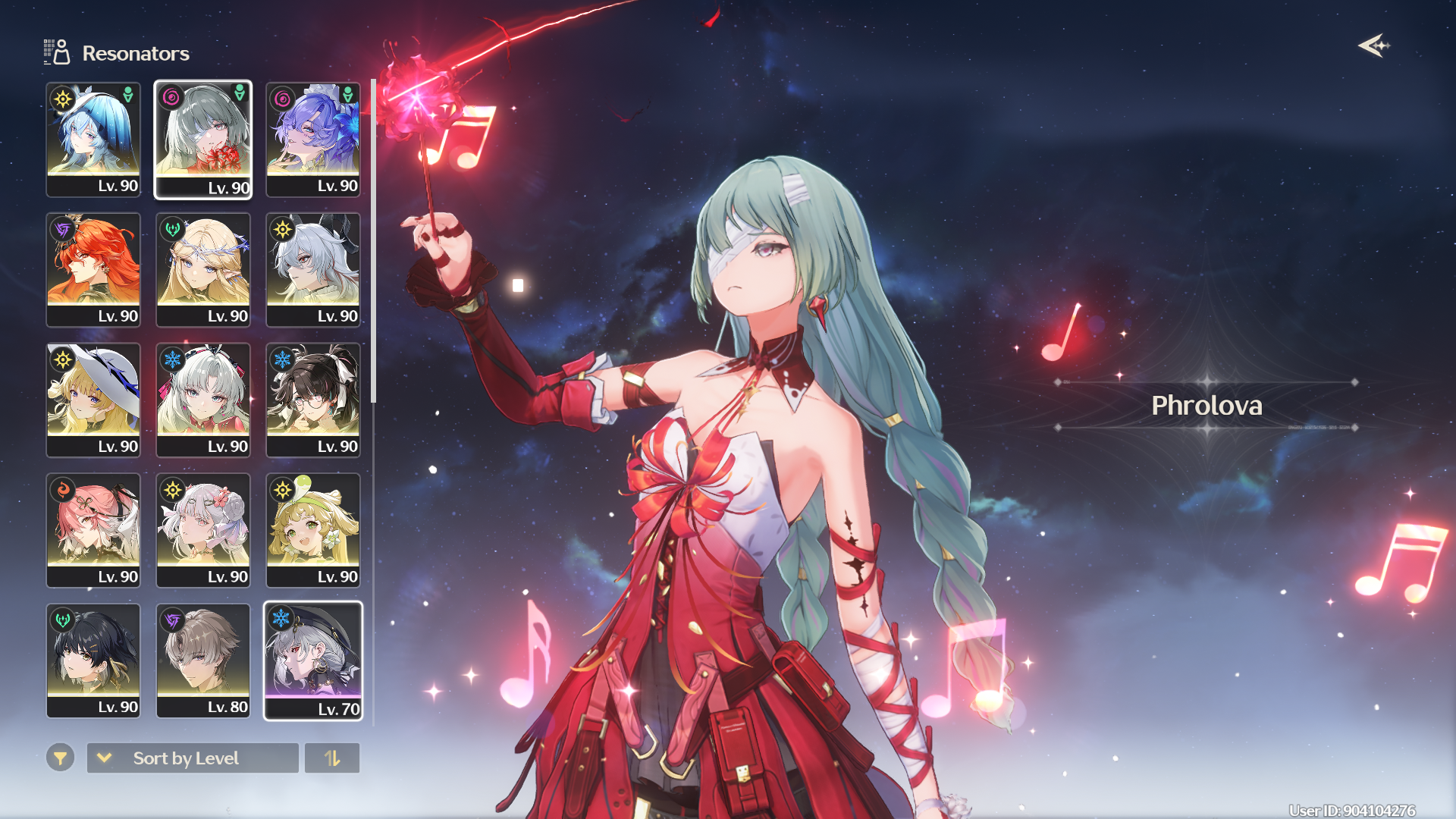Select the green-eyed blonde resonator with leaf
Image resolution: width=1456 pixels, height=819 pixels.
point(313,531)
